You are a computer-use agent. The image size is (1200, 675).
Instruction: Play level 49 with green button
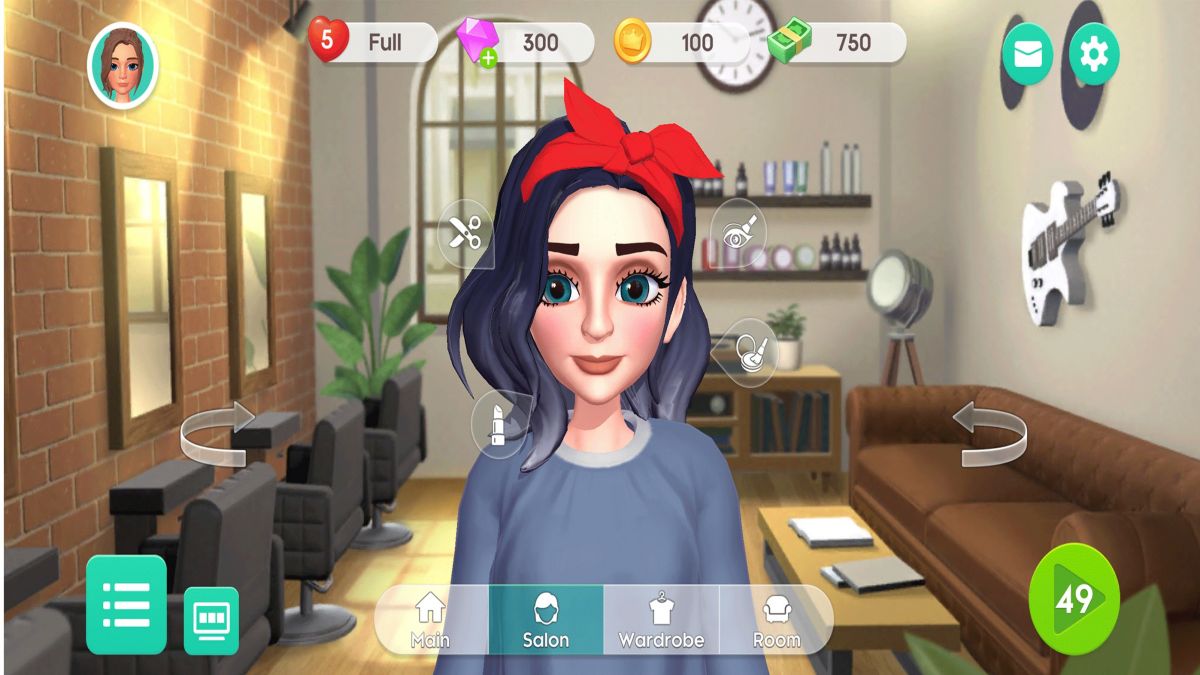point(1074,599)
